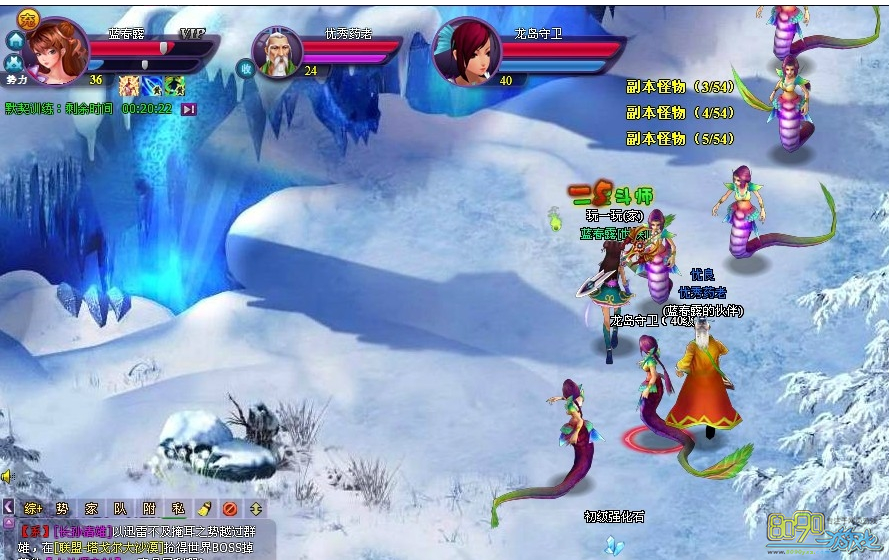Click the purple skip arrow by training timer
889x560 pixels.
[x=188, y=109]
